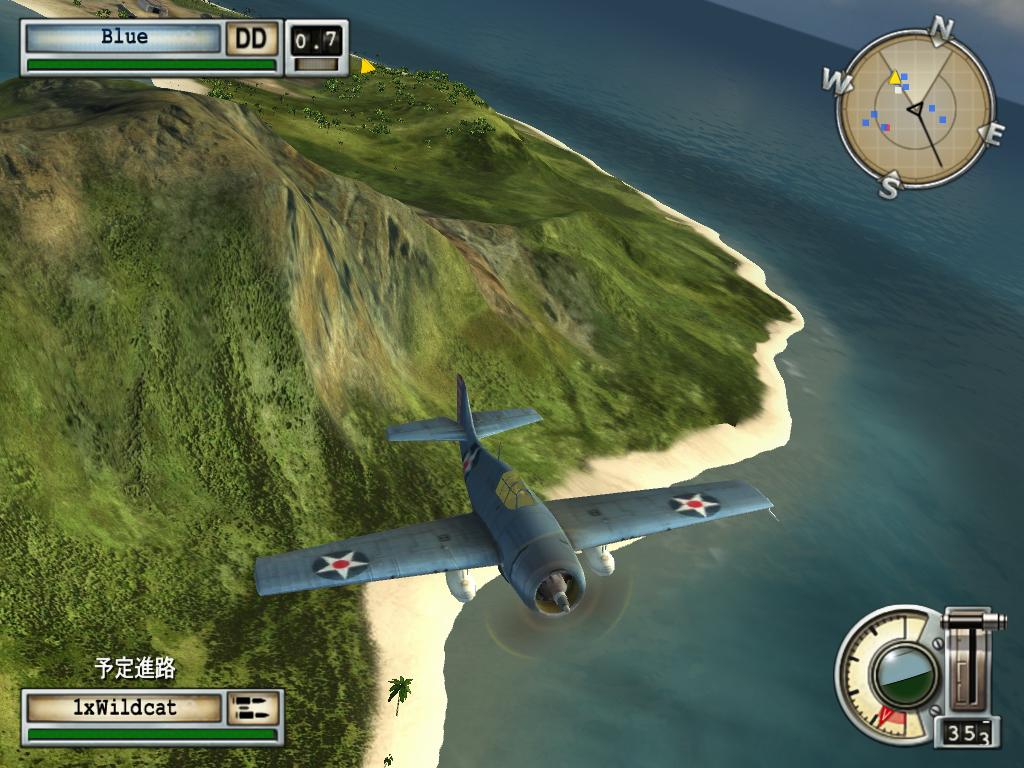This screenshot has width=1024, height=768.
Task: Select the 1xWildcat unit panel
Action: click(124, 708)
